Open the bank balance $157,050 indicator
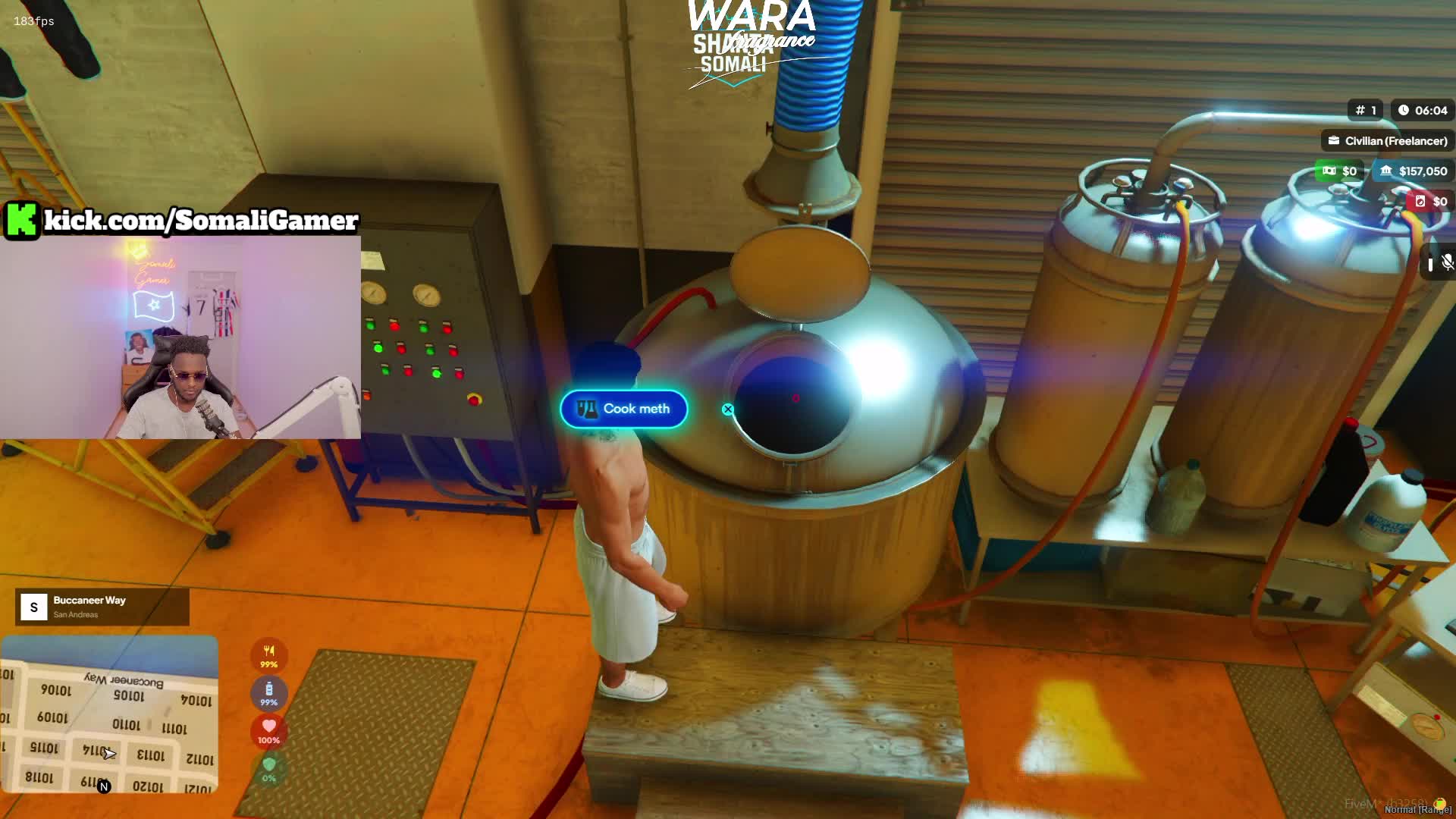This screenshot has height=819, width=1456. pyautogui.click(x=1414, y=171)
